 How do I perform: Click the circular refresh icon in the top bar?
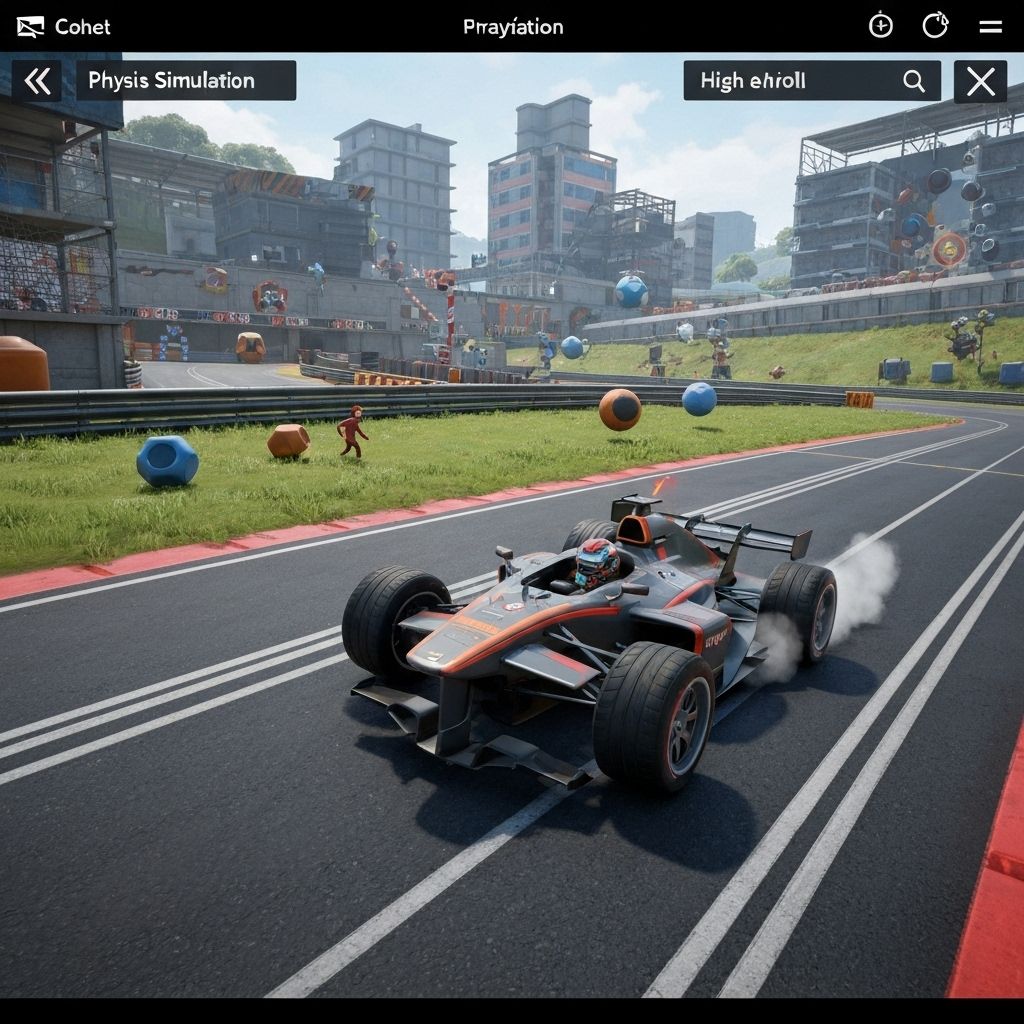coord(935,26)
